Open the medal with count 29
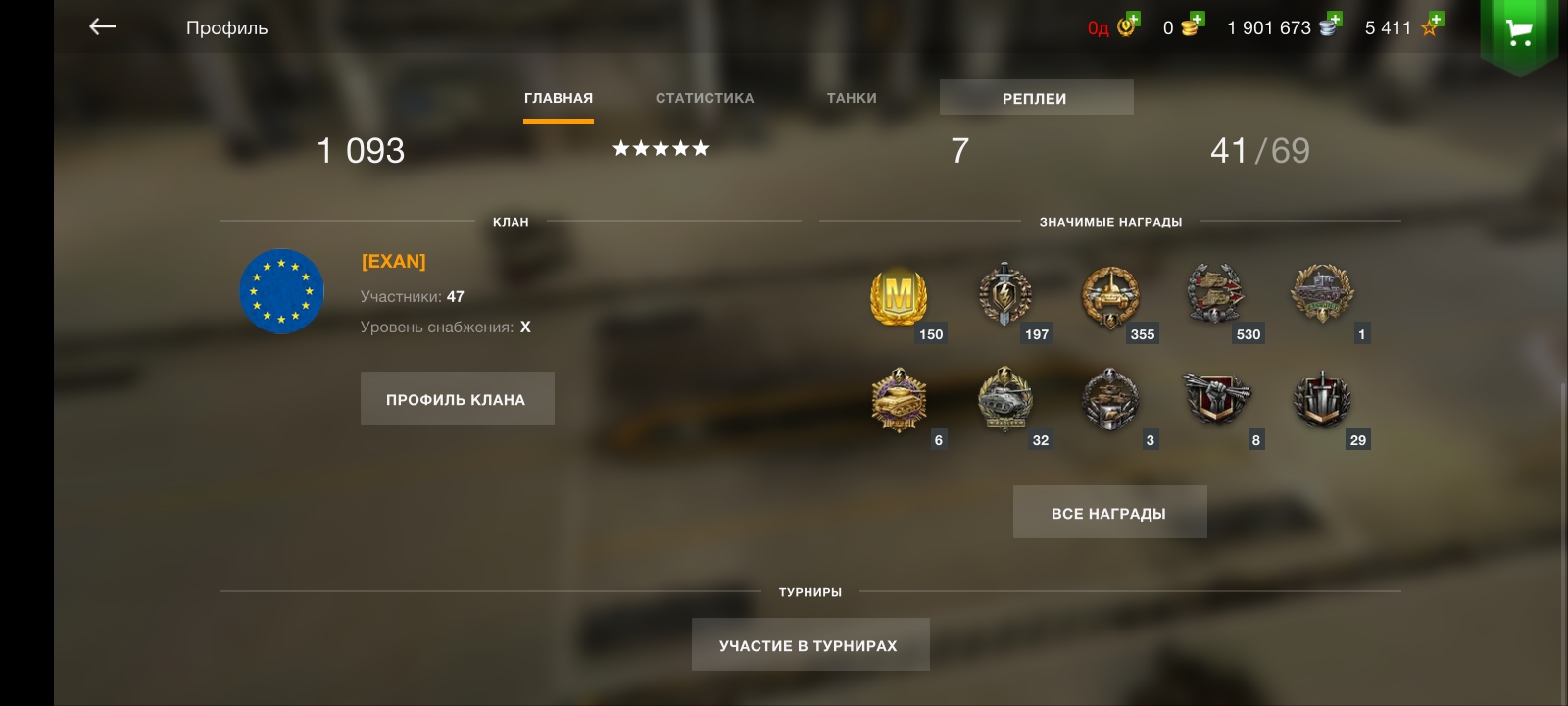The width and height of the screenshot is (1568, 706). point(1322,400)
